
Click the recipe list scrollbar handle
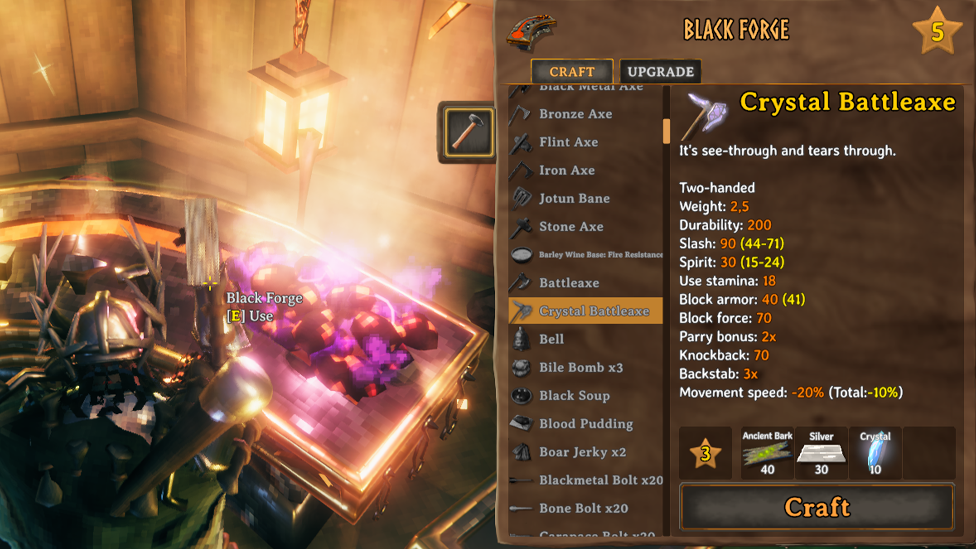tap(667, 131)
